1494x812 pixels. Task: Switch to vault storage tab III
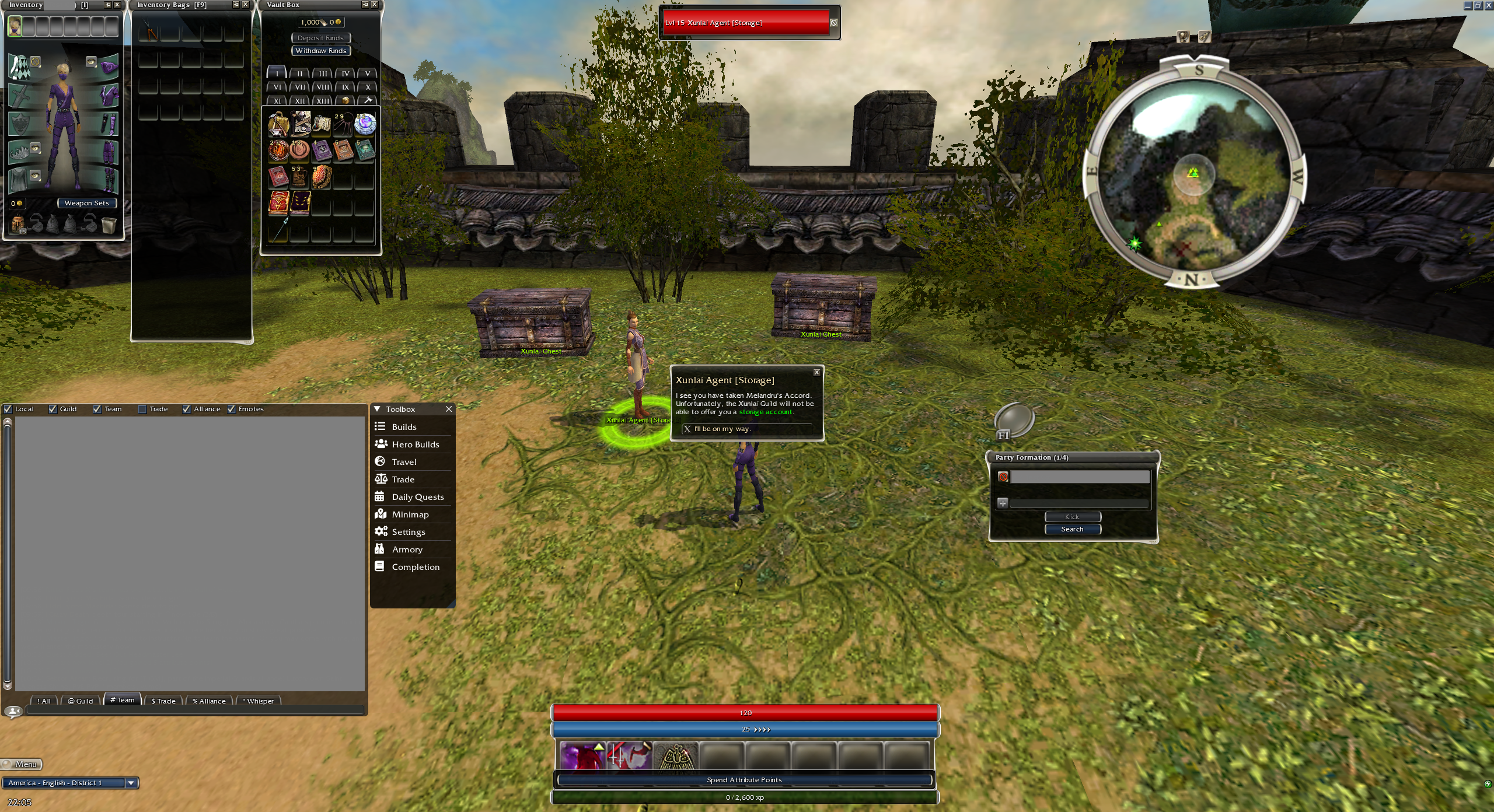(x=322, y=73)
